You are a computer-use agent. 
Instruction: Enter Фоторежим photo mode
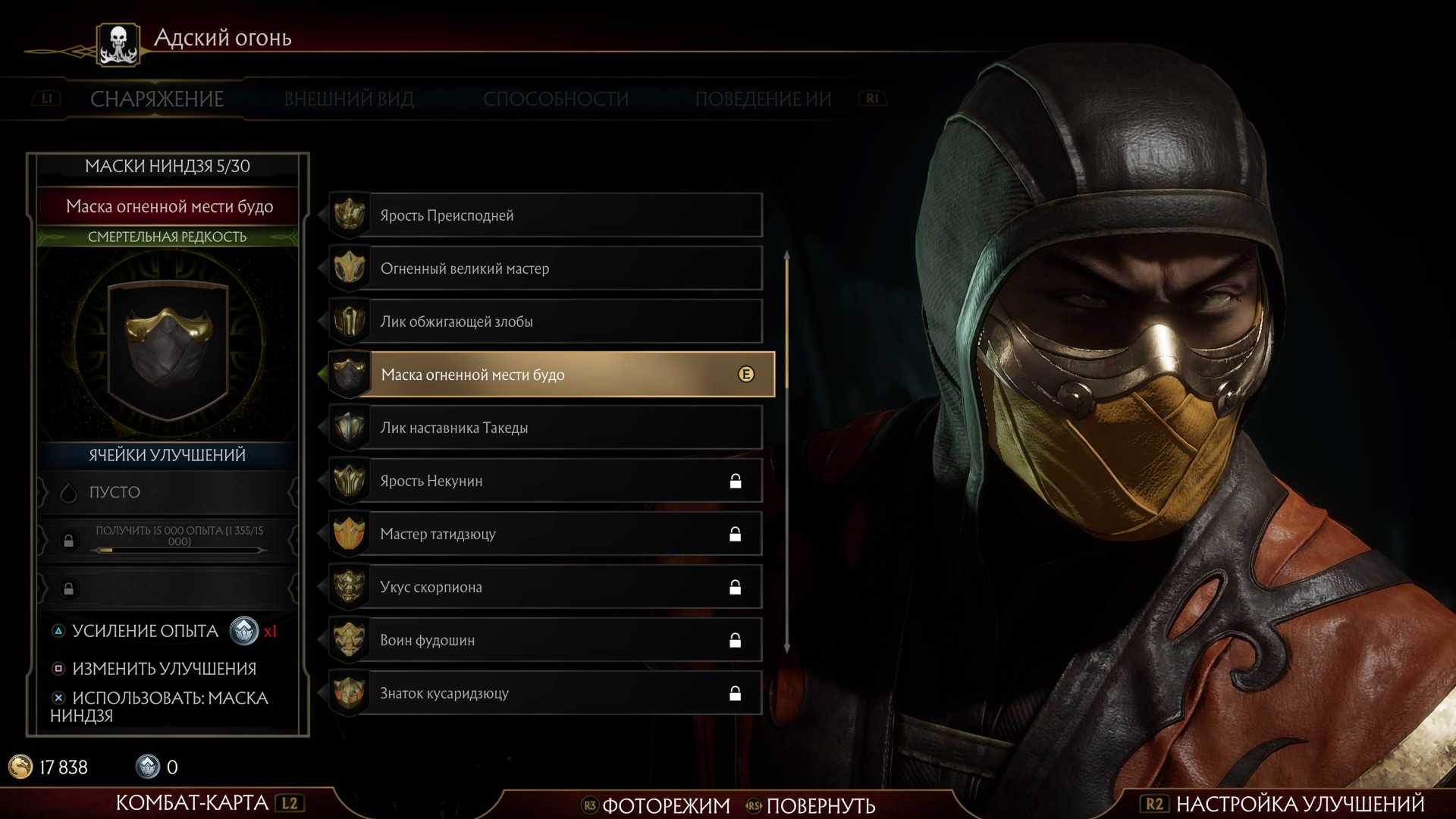665,805
